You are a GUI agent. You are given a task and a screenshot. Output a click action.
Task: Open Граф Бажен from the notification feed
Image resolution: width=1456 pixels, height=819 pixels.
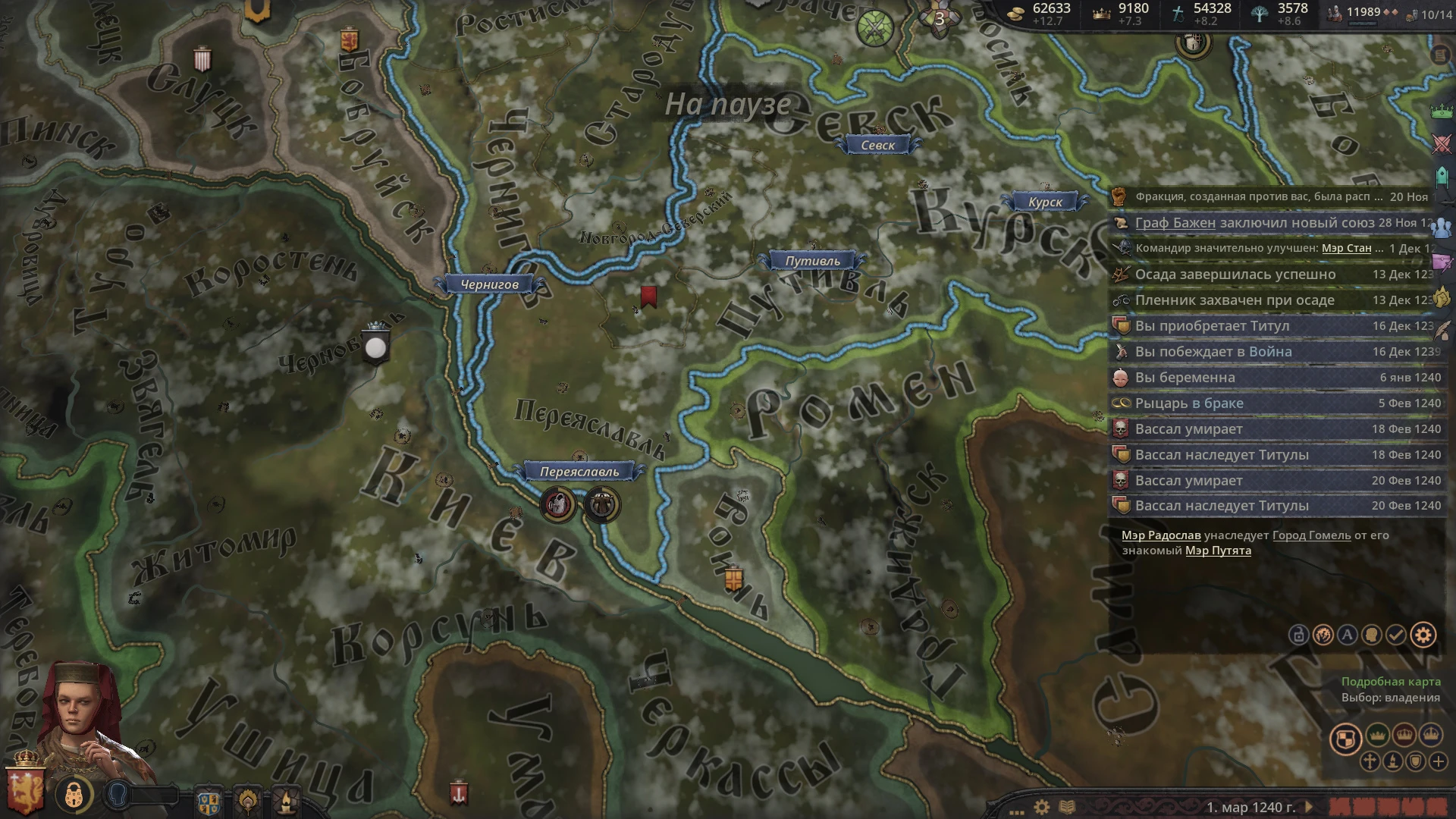(x=1175, y=224)
